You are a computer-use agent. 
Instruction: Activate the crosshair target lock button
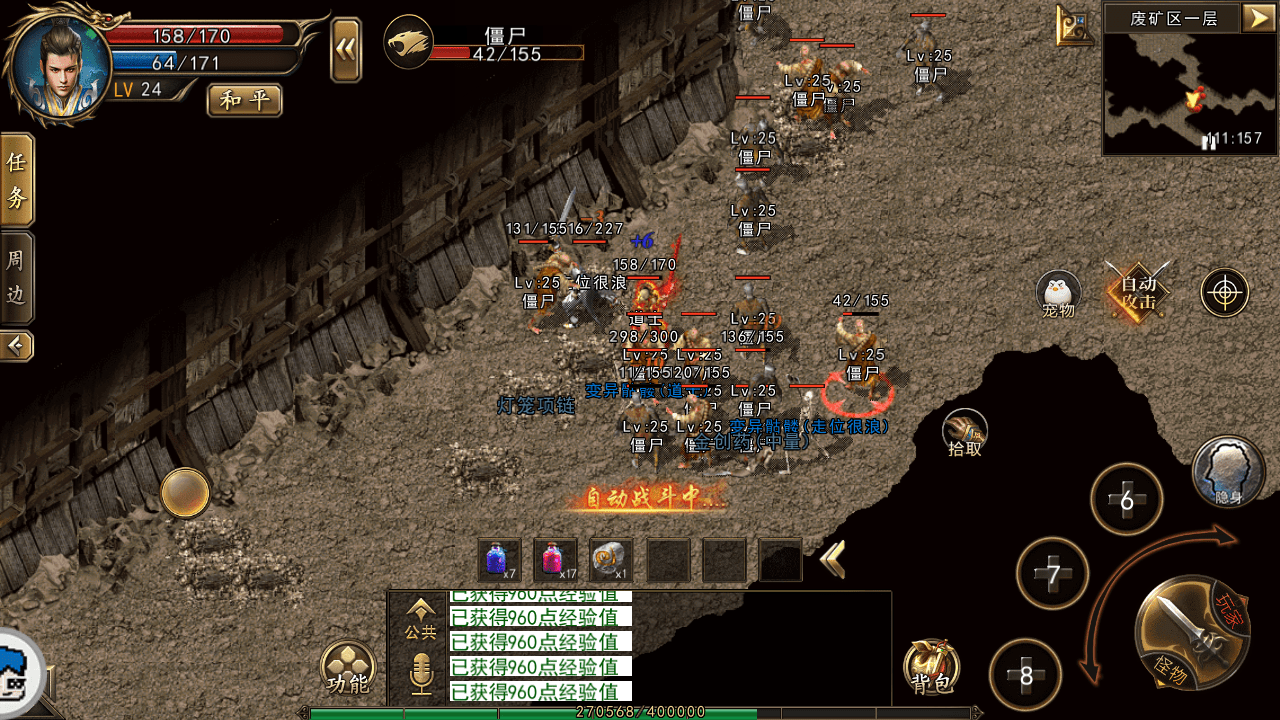(1225, 293)
